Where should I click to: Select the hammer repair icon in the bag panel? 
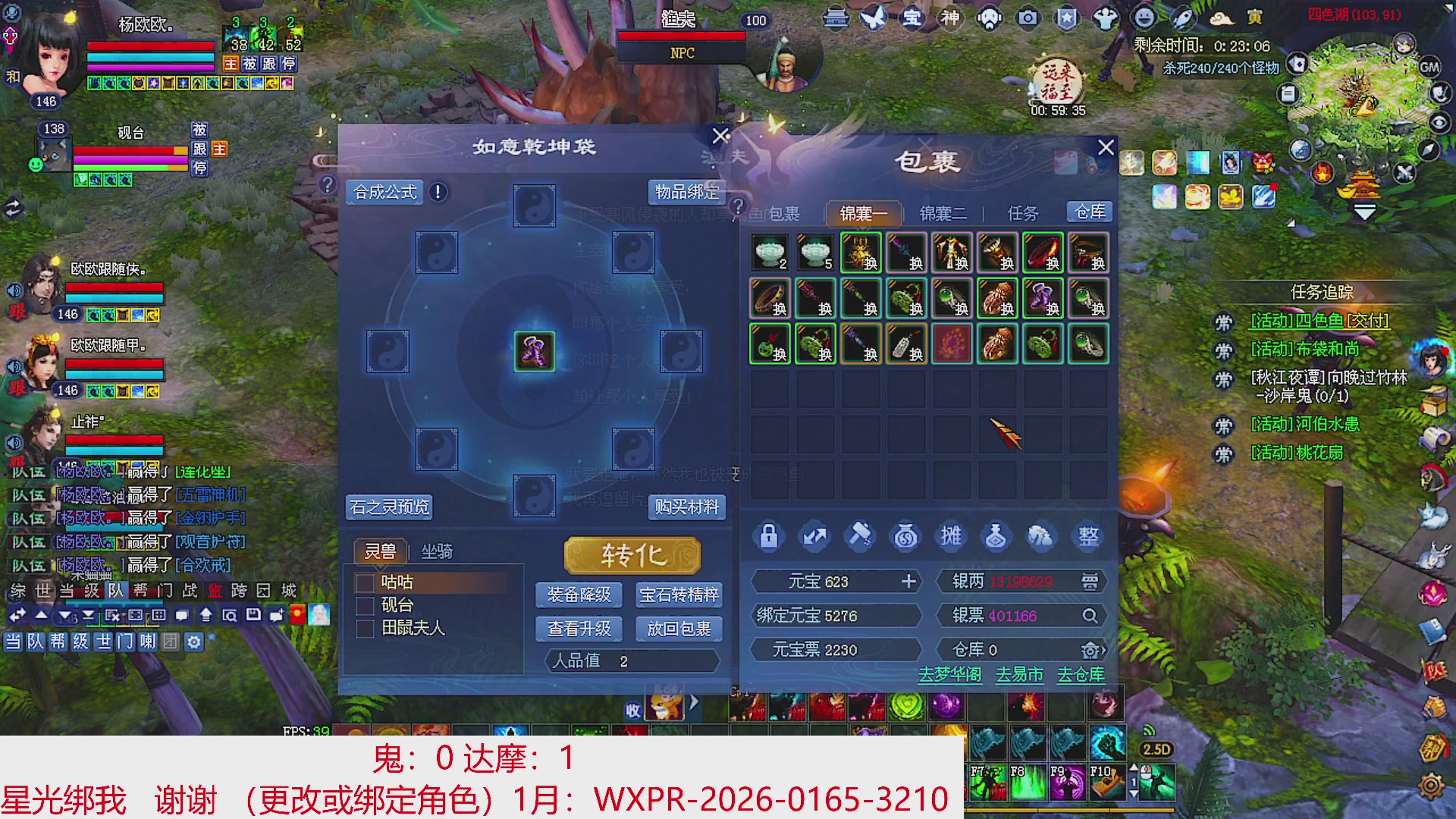pyautogui.click(x=859, y=536)
